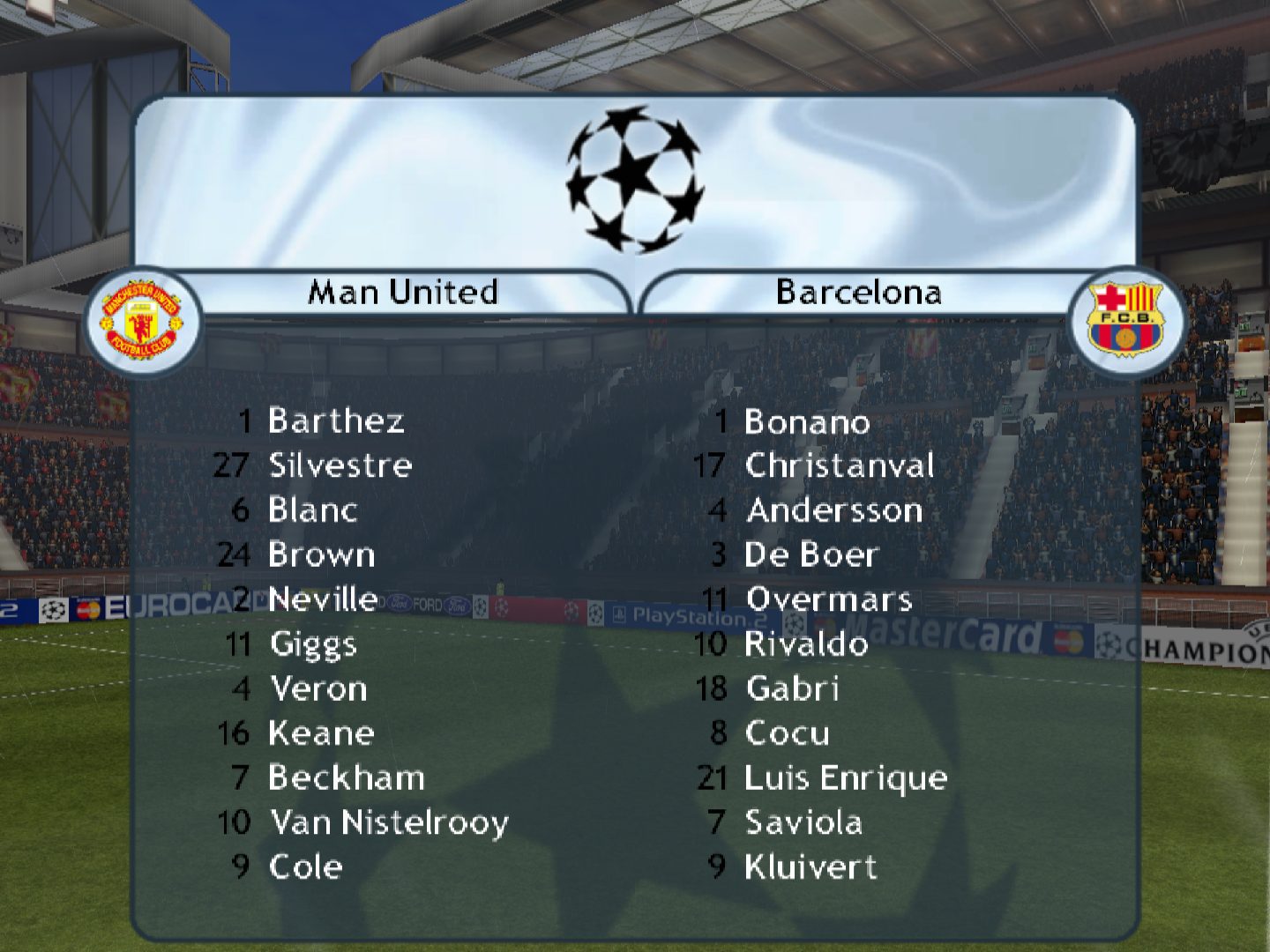Select Overmars from the lineup

(829, 599)
